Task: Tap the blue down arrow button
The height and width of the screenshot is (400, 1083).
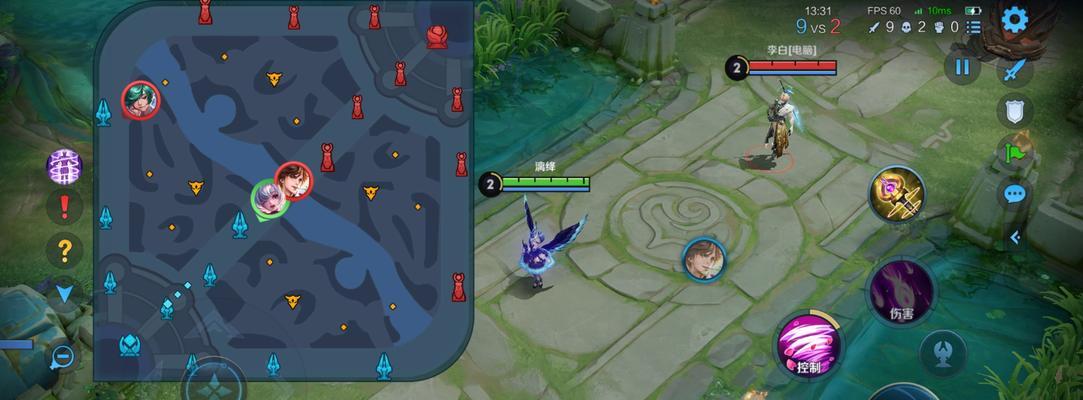Action: (x=65, y=292)
